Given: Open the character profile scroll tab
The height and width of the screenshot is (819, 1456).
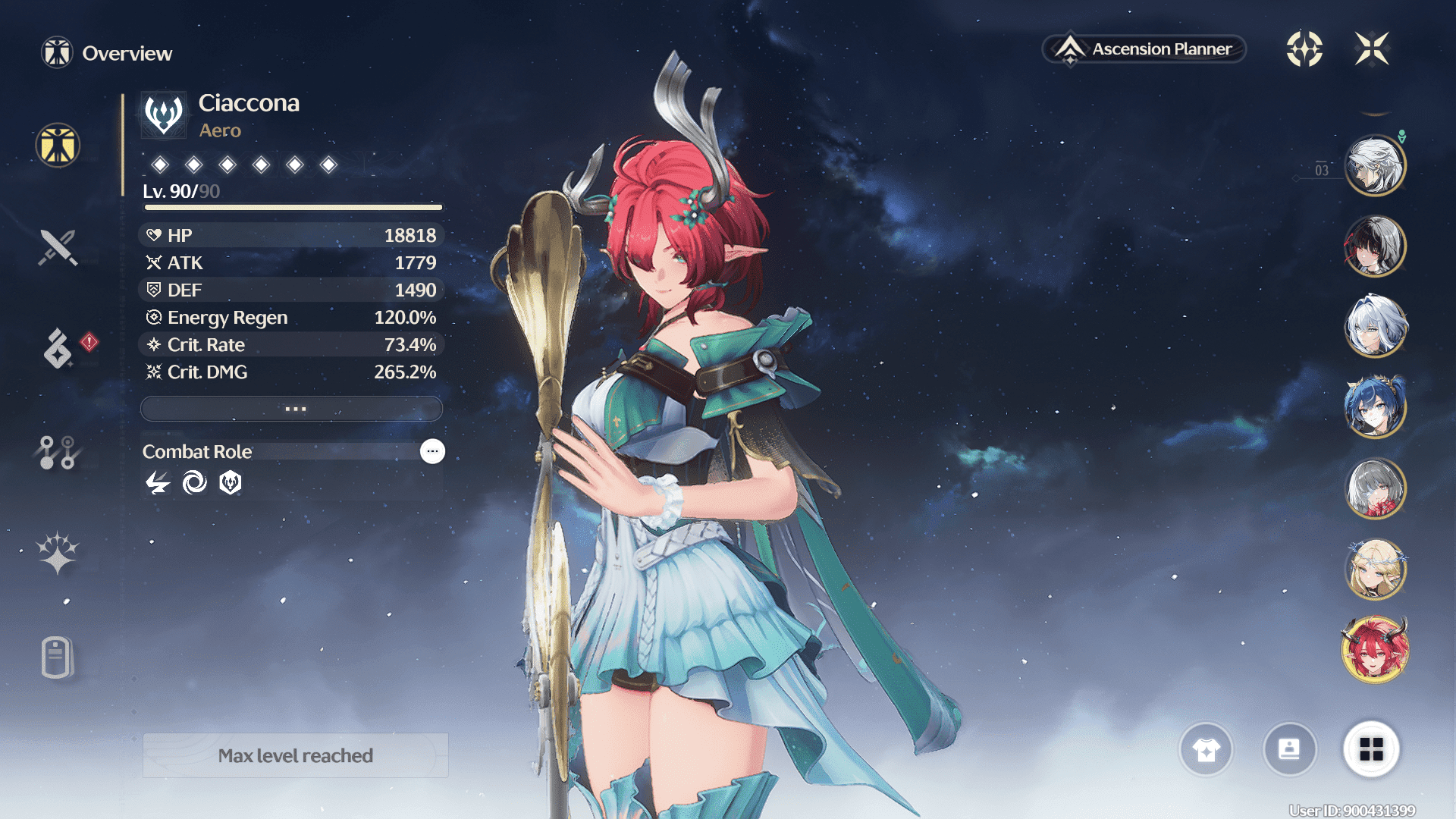Looking at the screenshot, I should point(58,657).
